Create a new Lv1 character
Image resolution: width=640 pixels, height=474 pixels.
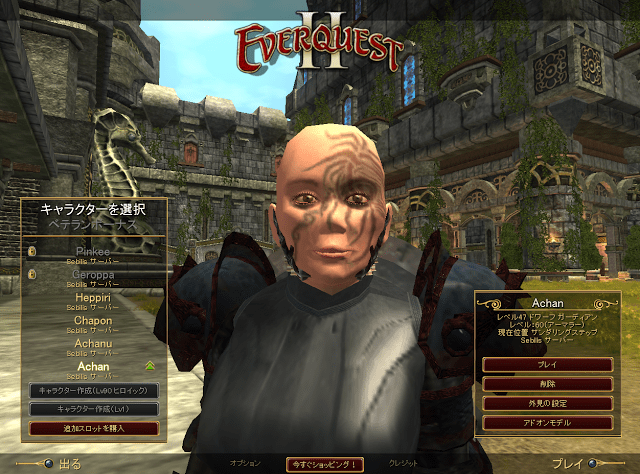(93, 409)
